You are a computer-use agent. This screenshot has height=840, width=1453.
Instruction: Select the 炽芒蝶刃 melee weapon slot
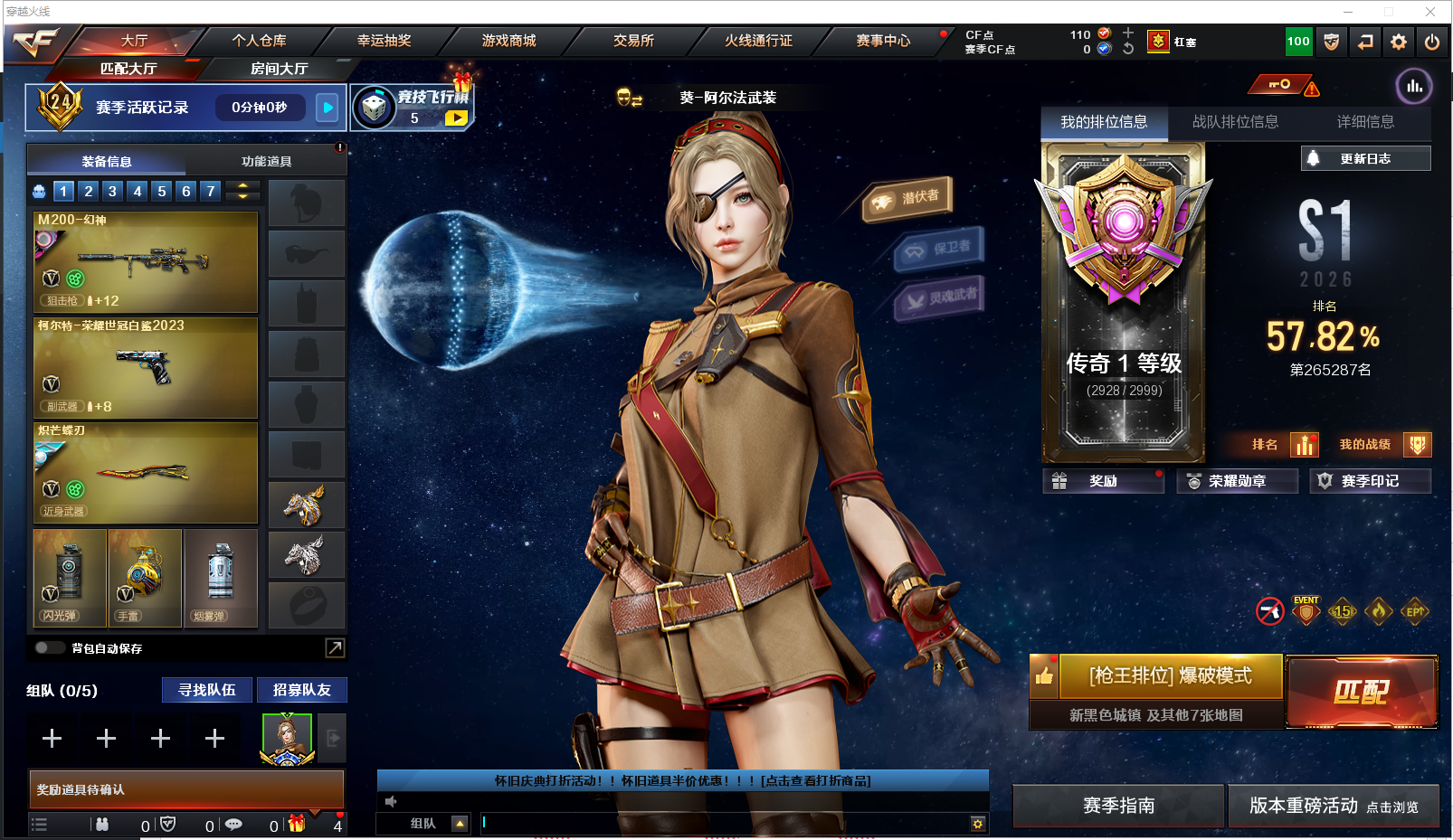tap(146, 473)
